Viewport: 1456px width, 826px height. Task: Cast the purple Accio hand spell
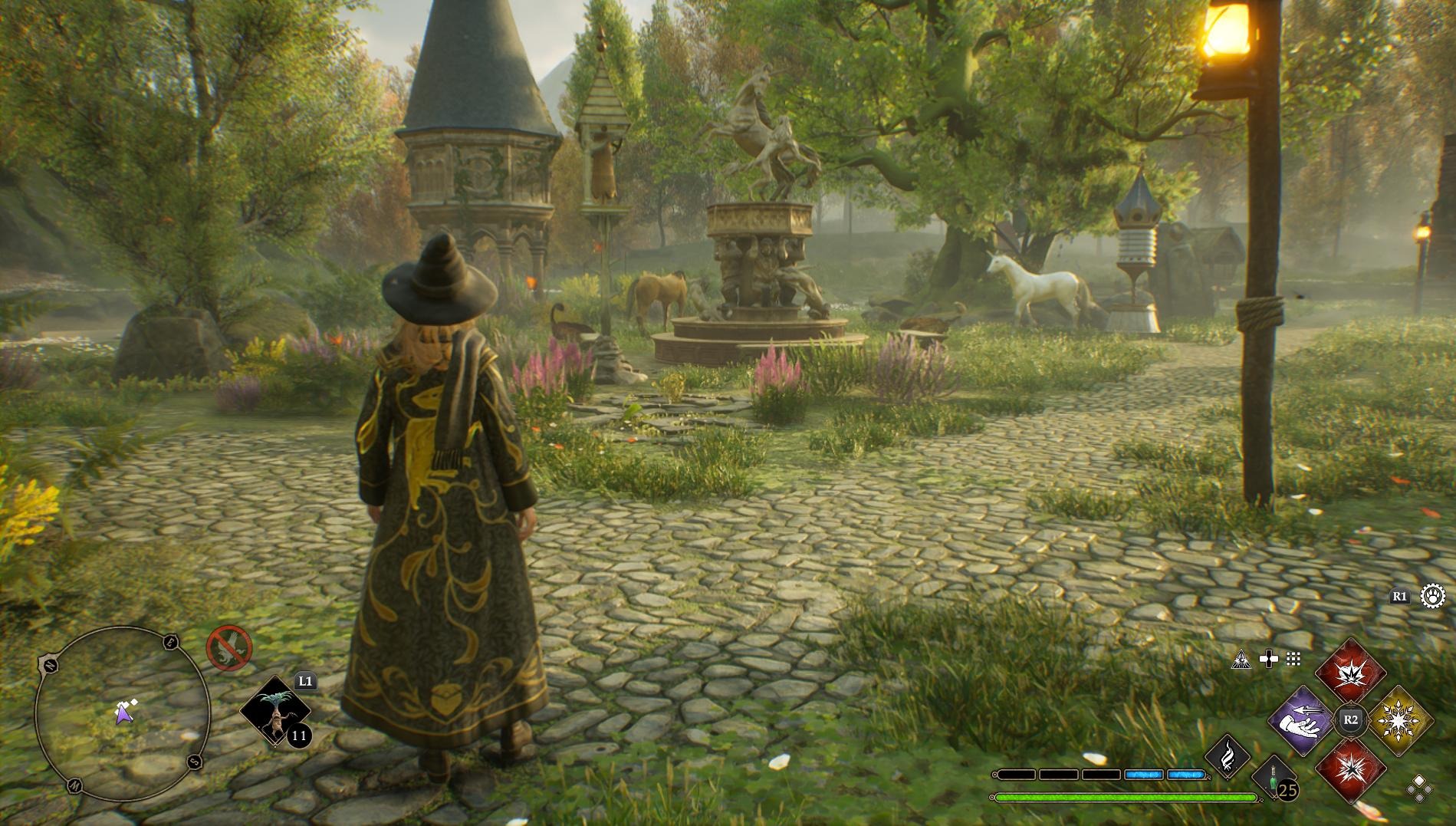1303,720
